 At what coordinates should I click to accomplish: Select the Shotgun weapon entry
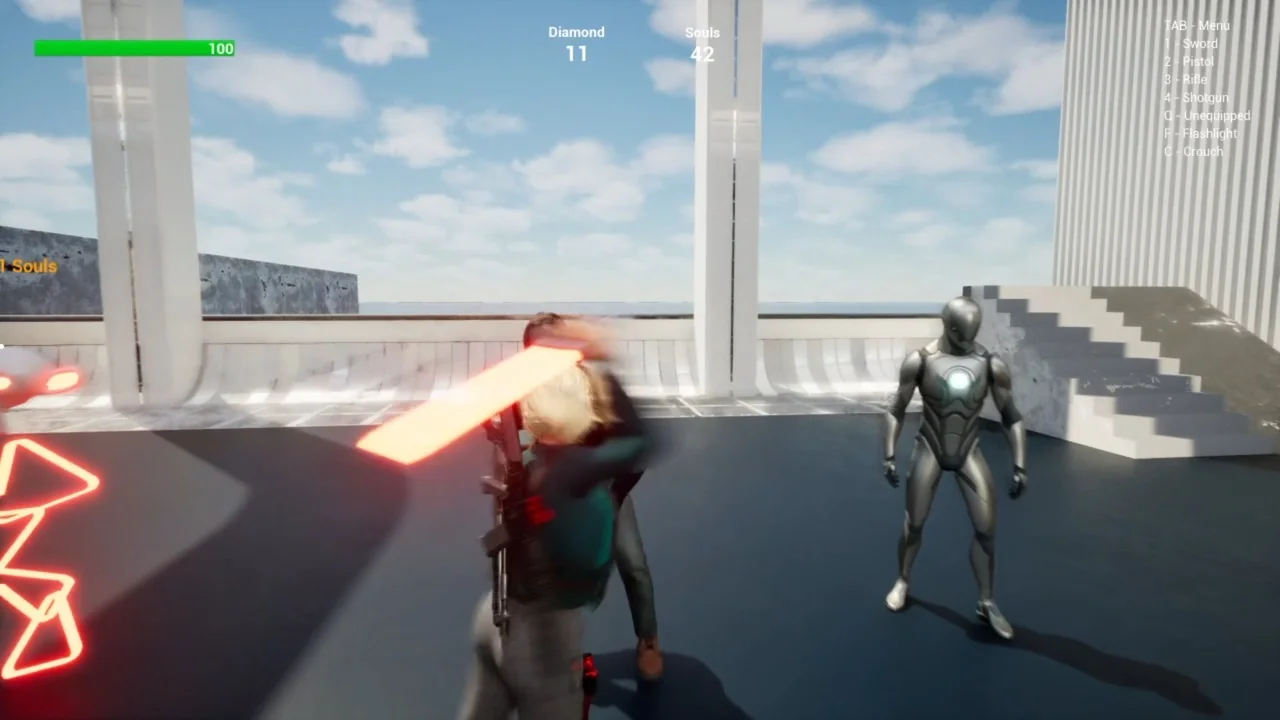coord(1195,97)
